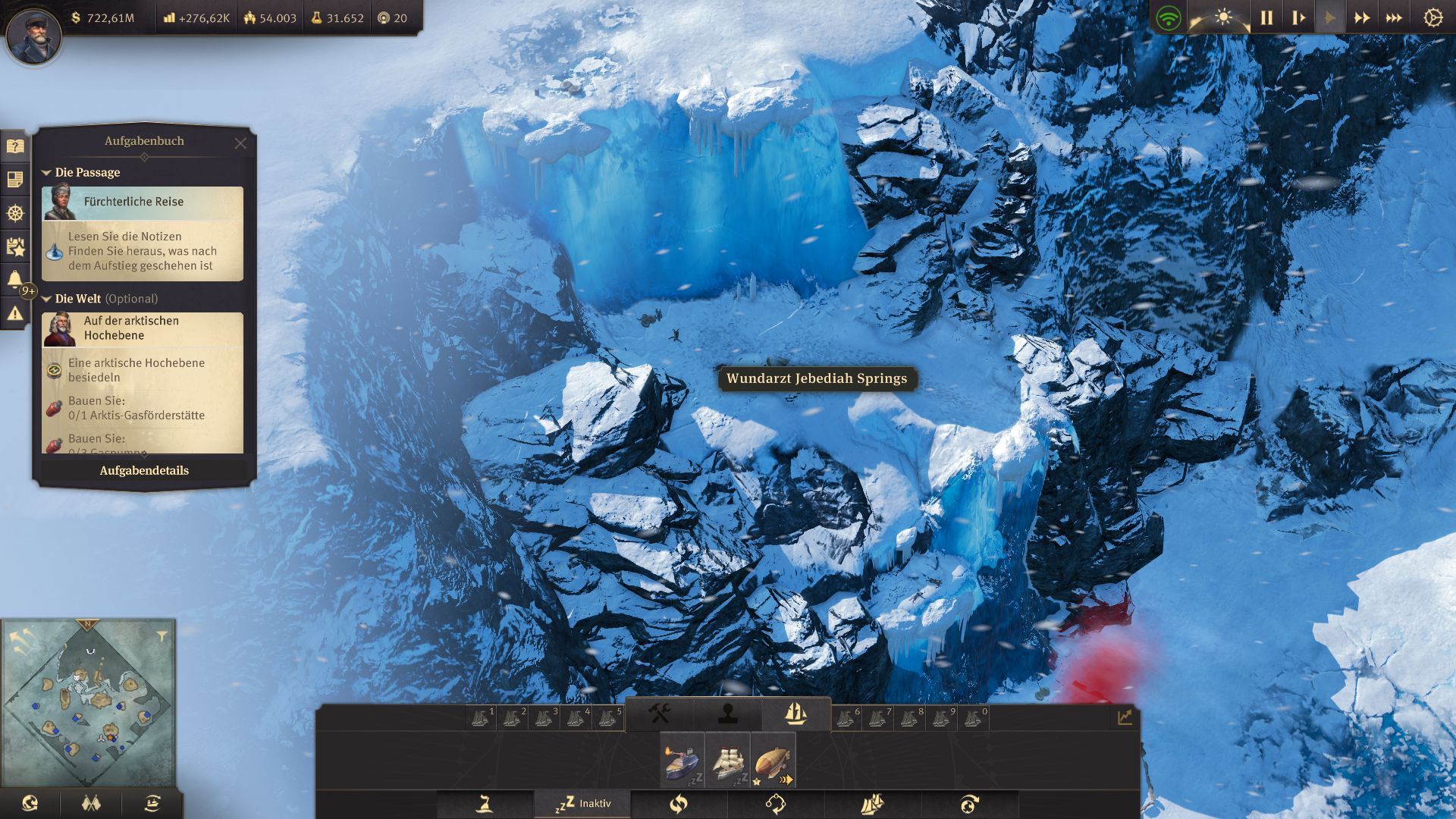Open the statistics graph icon near bottom right
1456x819 pixels.
(1124, 716)
